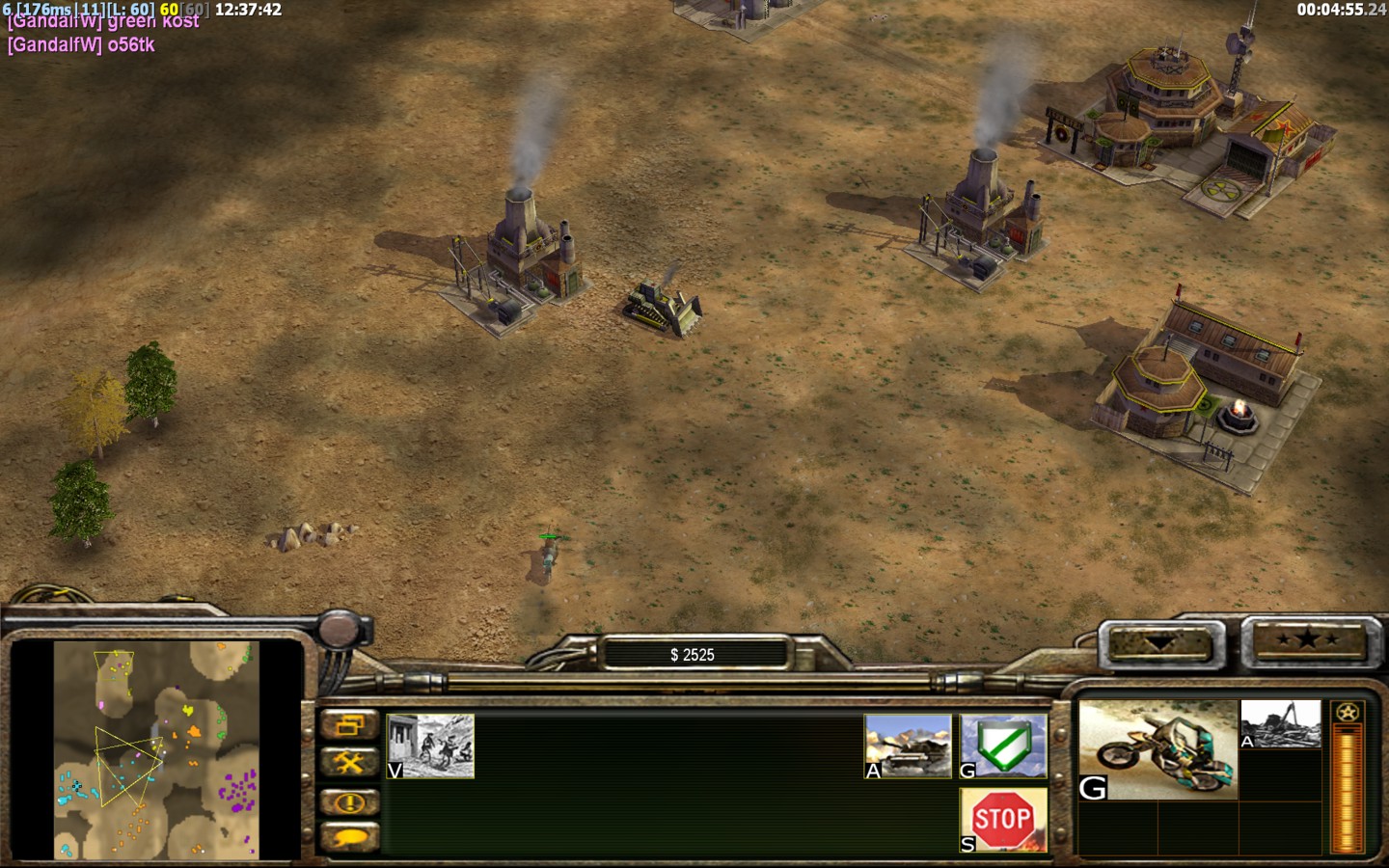Open the chat speech bubble button
The width and height of the screenshot is (1389, 868).
pyautogui.click(x=349, y=837)
